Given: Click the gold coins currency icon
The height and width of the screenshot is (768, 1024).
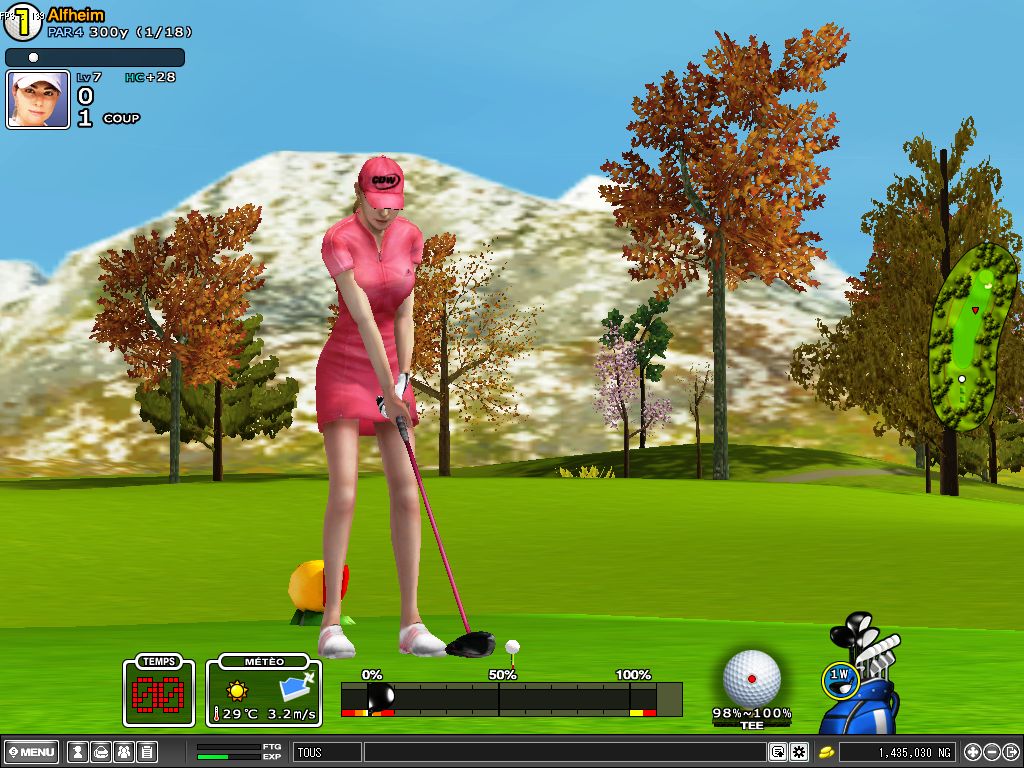Looking at the screenshot, I should pyautogui.click(x=827, y=752).
